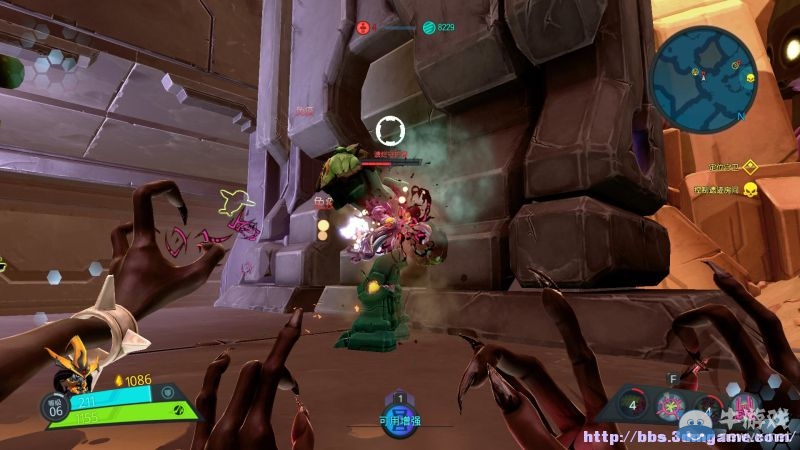Activate the pink starburst ability icon
Screen dimensions: 800x450
point(671,407)
